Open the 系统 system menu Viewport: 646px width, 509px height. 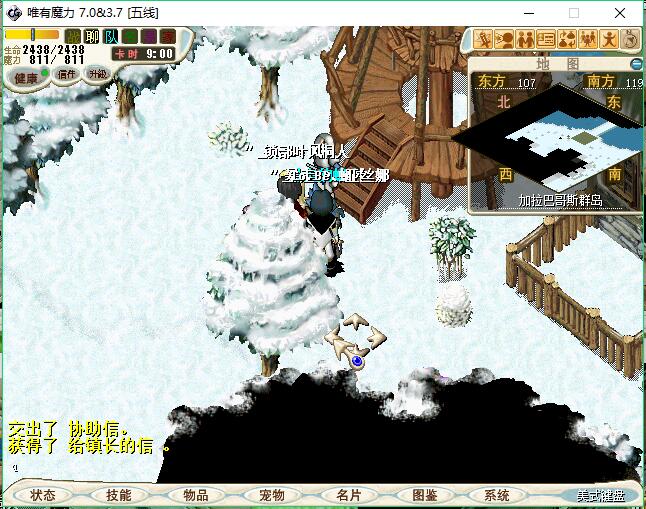pyautogui.click(x=497, y=495)
